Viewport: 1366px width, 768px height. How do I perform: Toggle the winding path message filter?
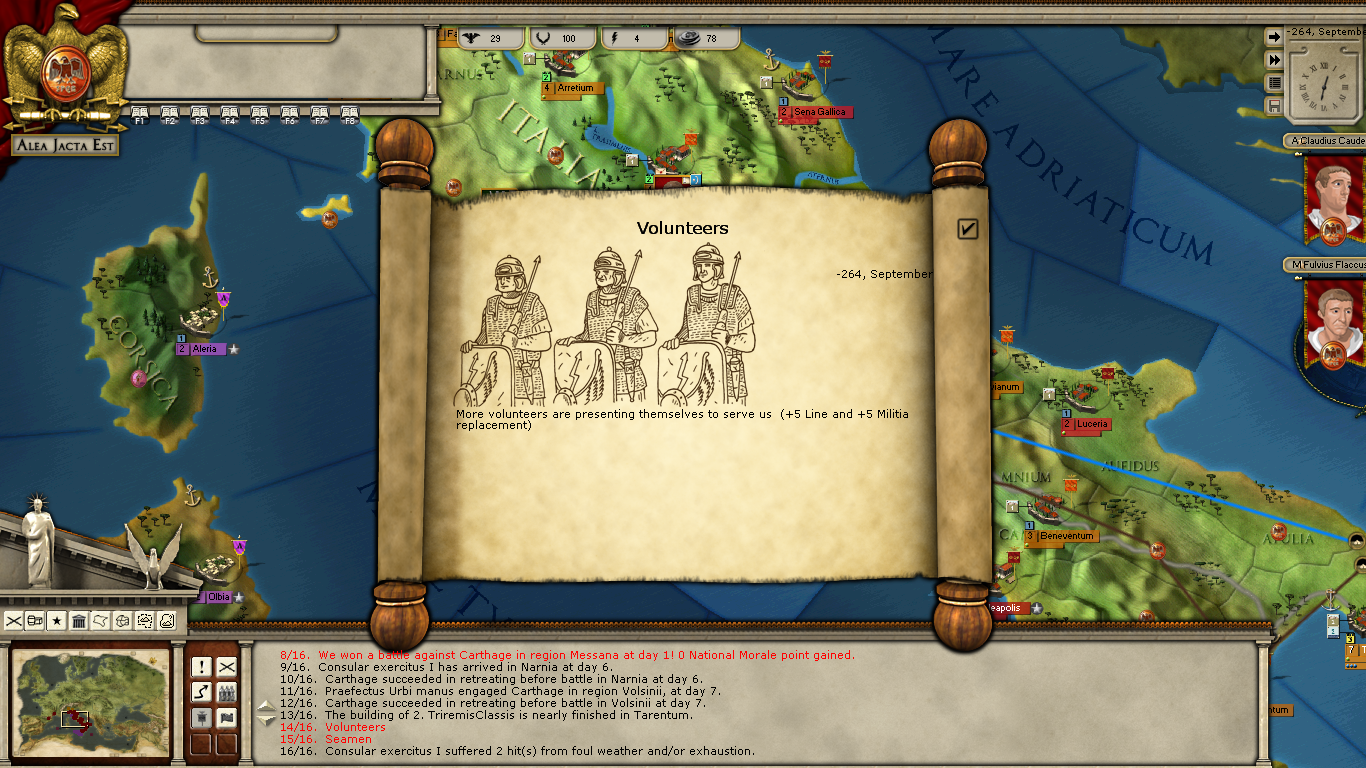point(201,692)
